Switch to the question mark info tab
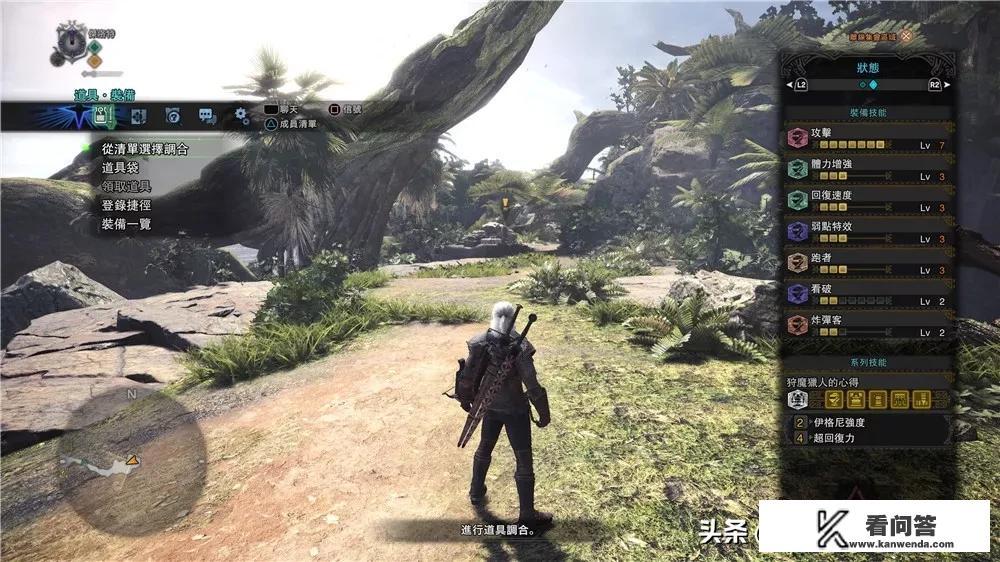This screenshot has height=562, width=1000. click(x=173, y=117)
